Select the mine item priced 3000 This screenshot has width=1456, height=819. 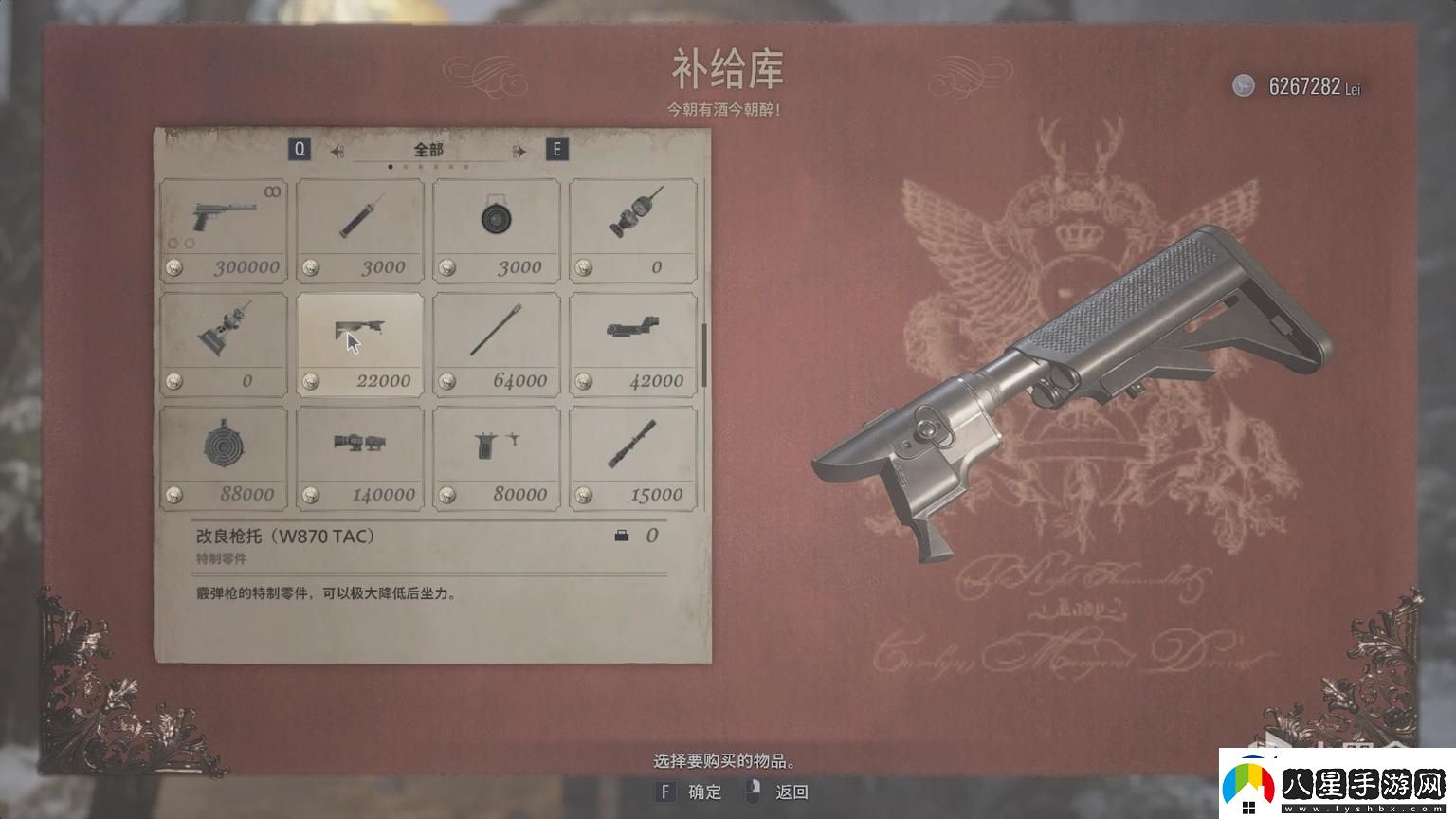coord(496,227)
